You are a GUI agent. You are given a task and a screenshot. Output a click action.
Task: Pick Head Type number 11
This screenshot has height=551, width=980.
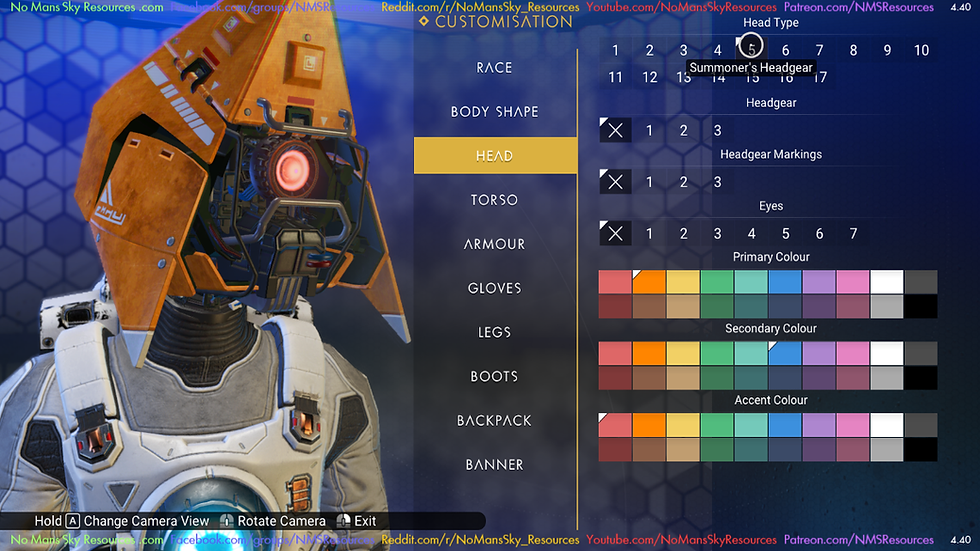pos(616,78)
